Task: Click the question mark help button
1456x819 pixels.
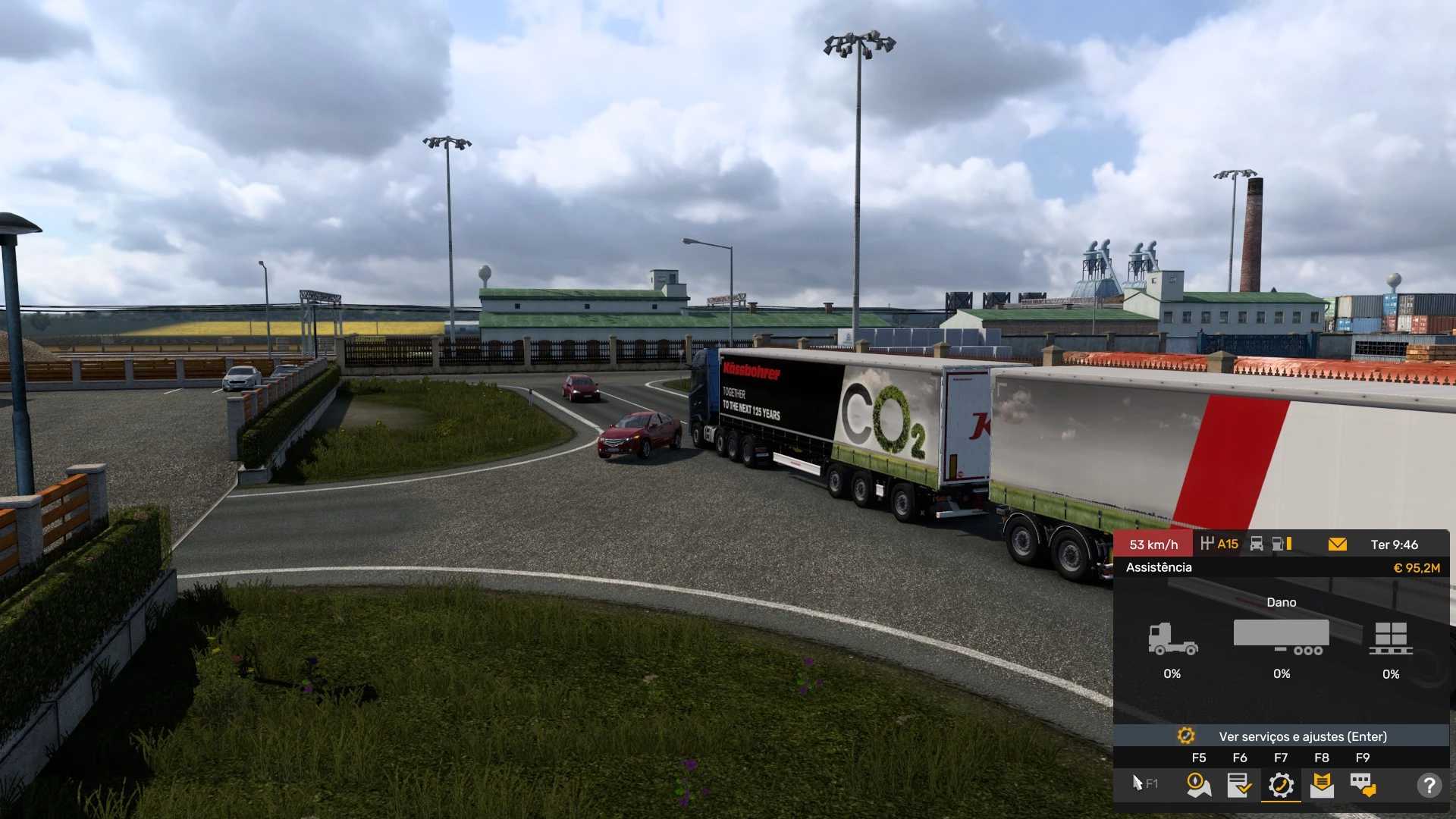Action: click(1429, 785)
